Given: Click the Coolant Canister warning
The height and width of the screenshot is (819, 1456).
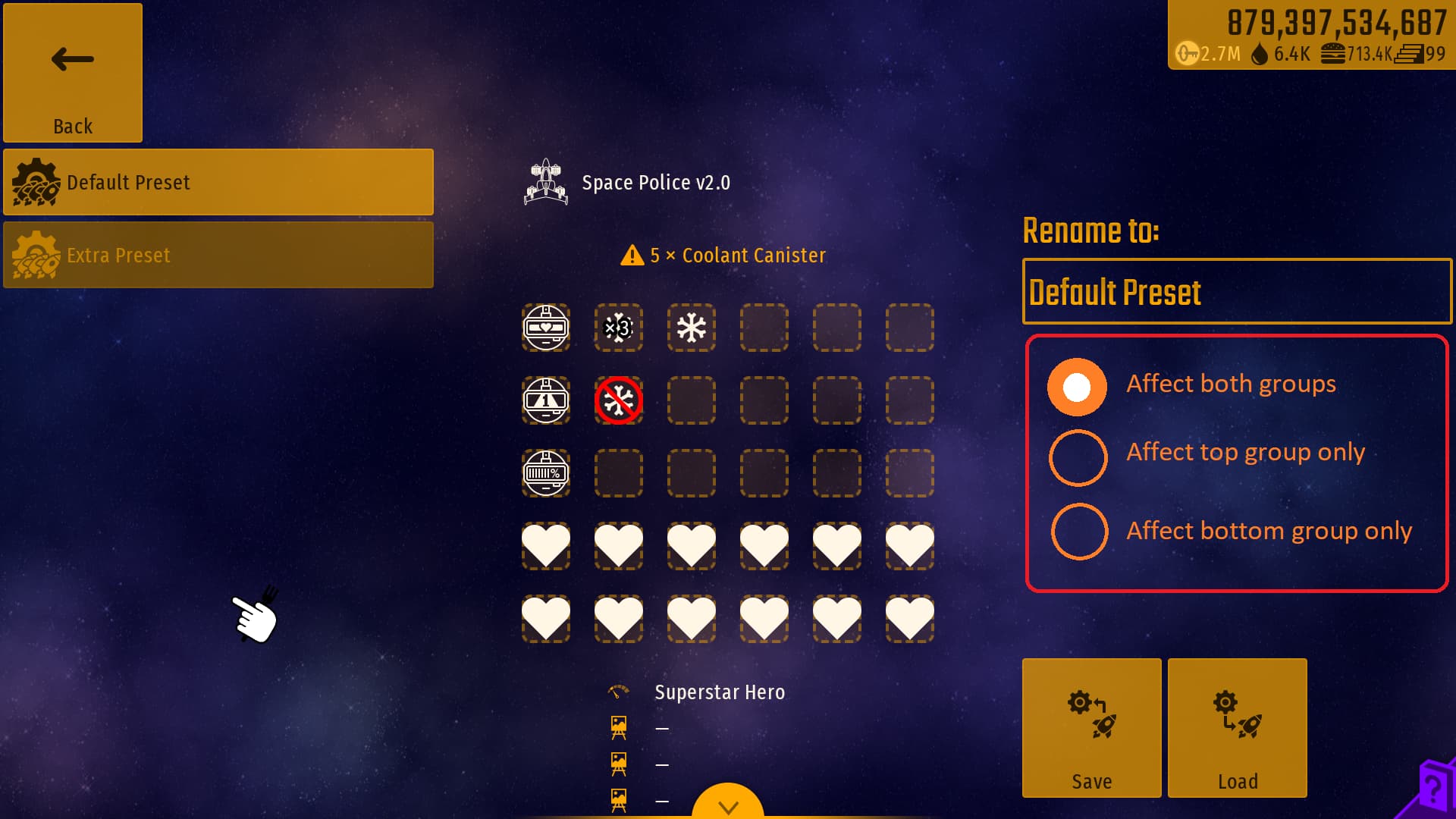Looking at the screenshot, I should [x=723, y=256].
